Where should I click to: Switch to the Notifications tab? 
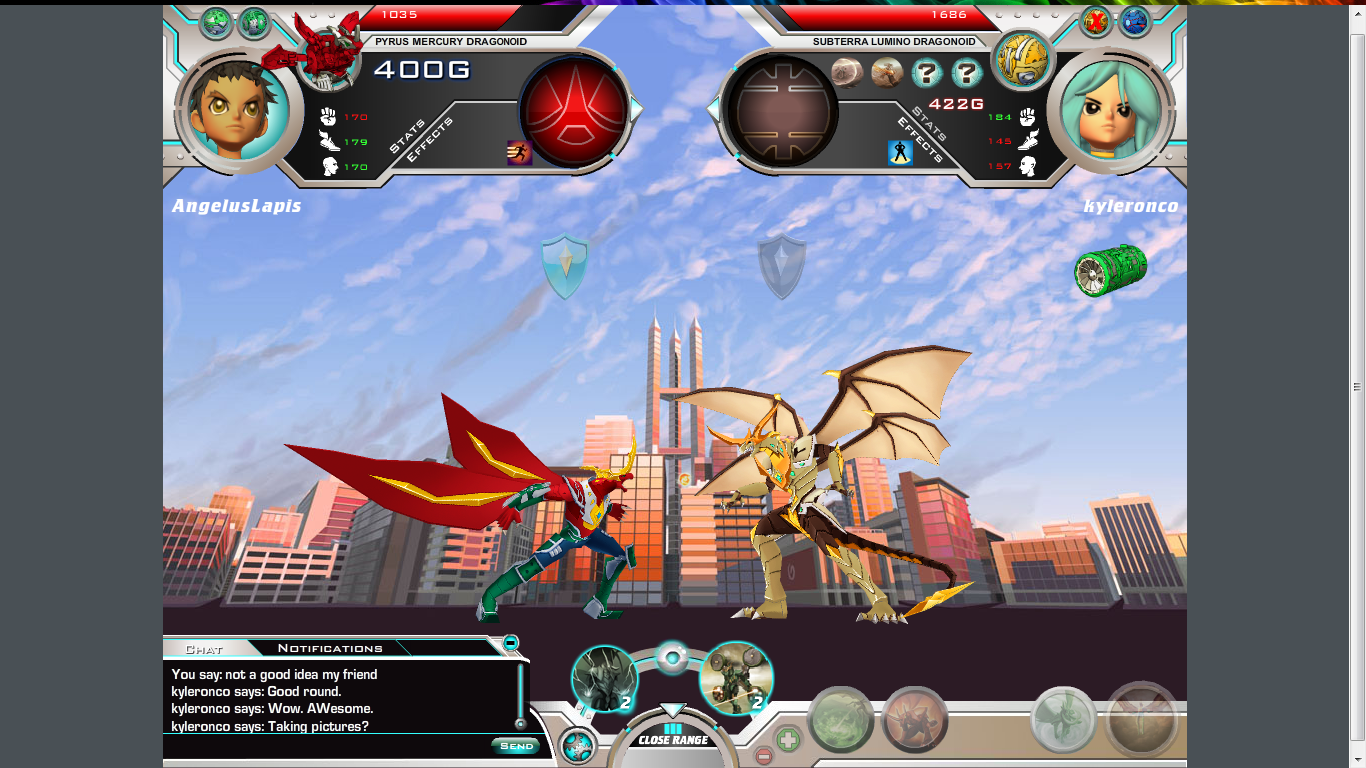click(x=330, y=648)
